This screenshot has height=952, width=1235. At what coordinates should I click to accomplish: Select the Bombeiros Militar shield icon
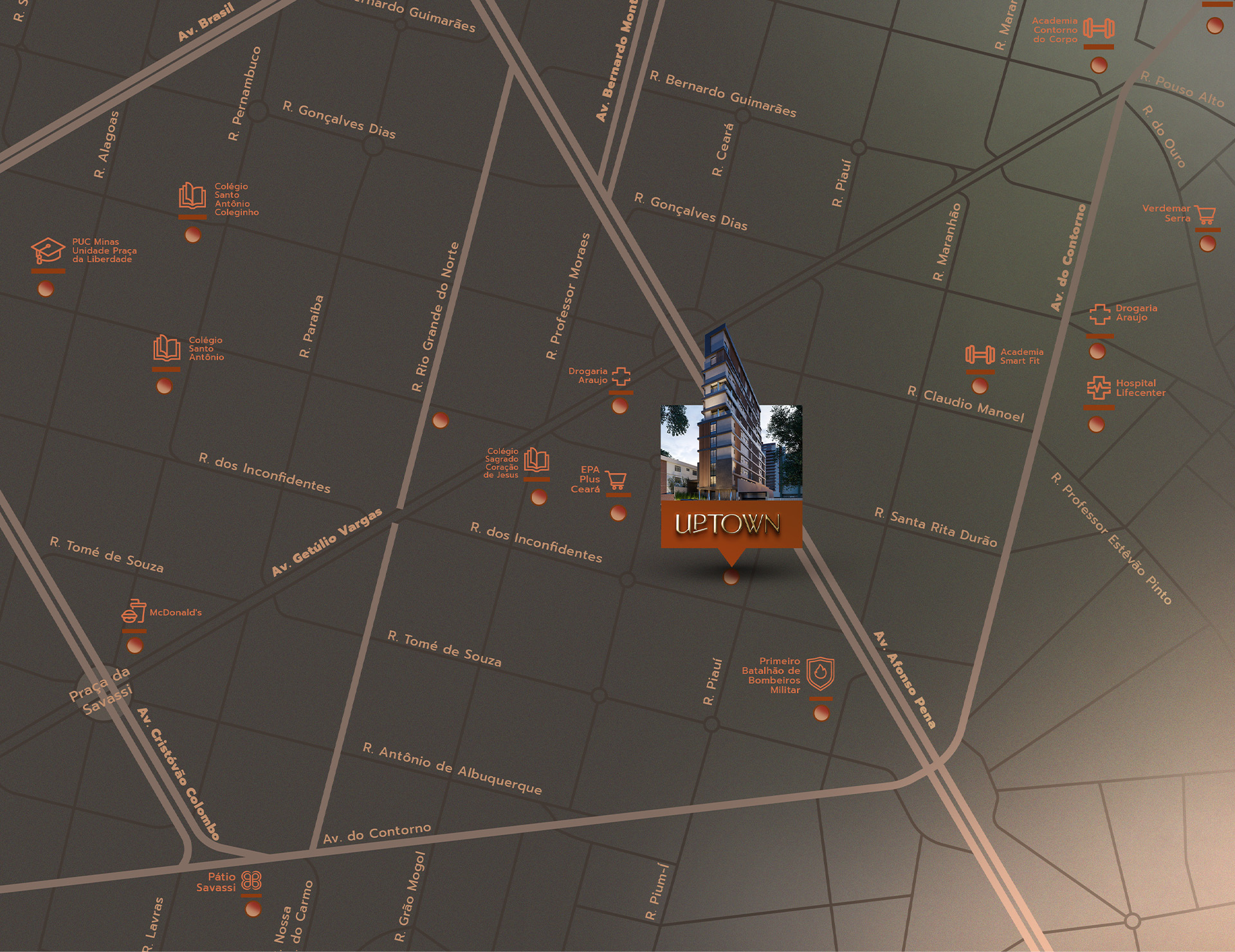click(x=820, y=673)
